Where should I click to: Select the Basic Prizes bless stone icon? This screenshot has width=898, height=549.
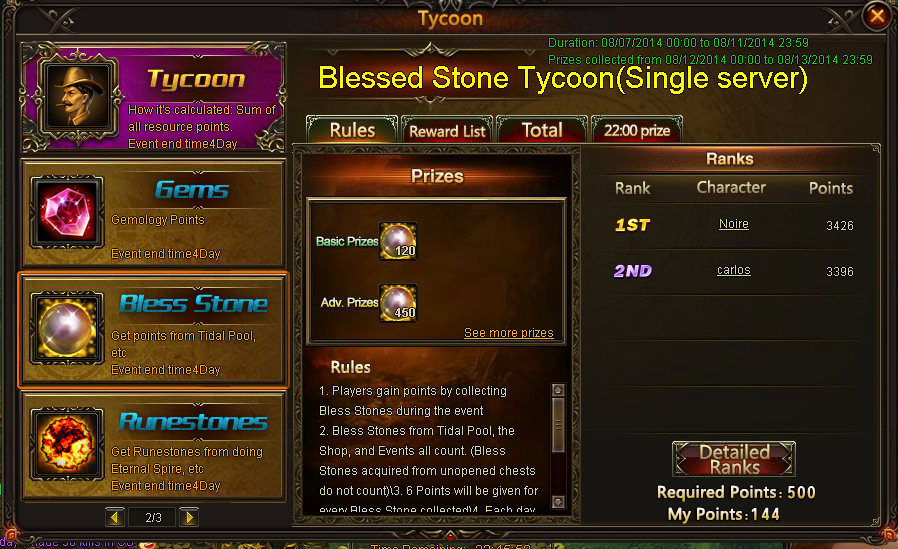(x=398, y=241)
